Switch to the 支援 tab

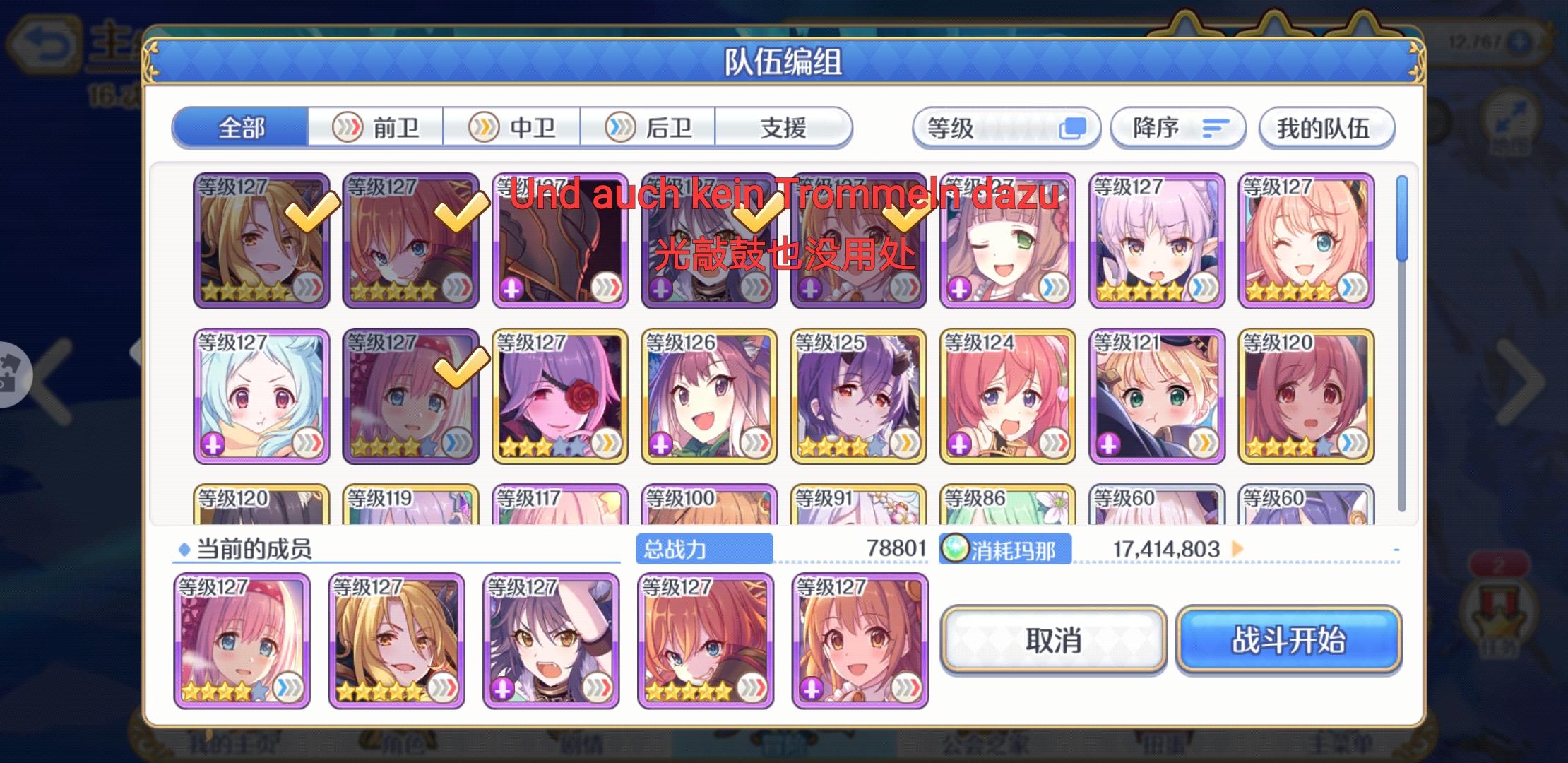coord(784,127)
